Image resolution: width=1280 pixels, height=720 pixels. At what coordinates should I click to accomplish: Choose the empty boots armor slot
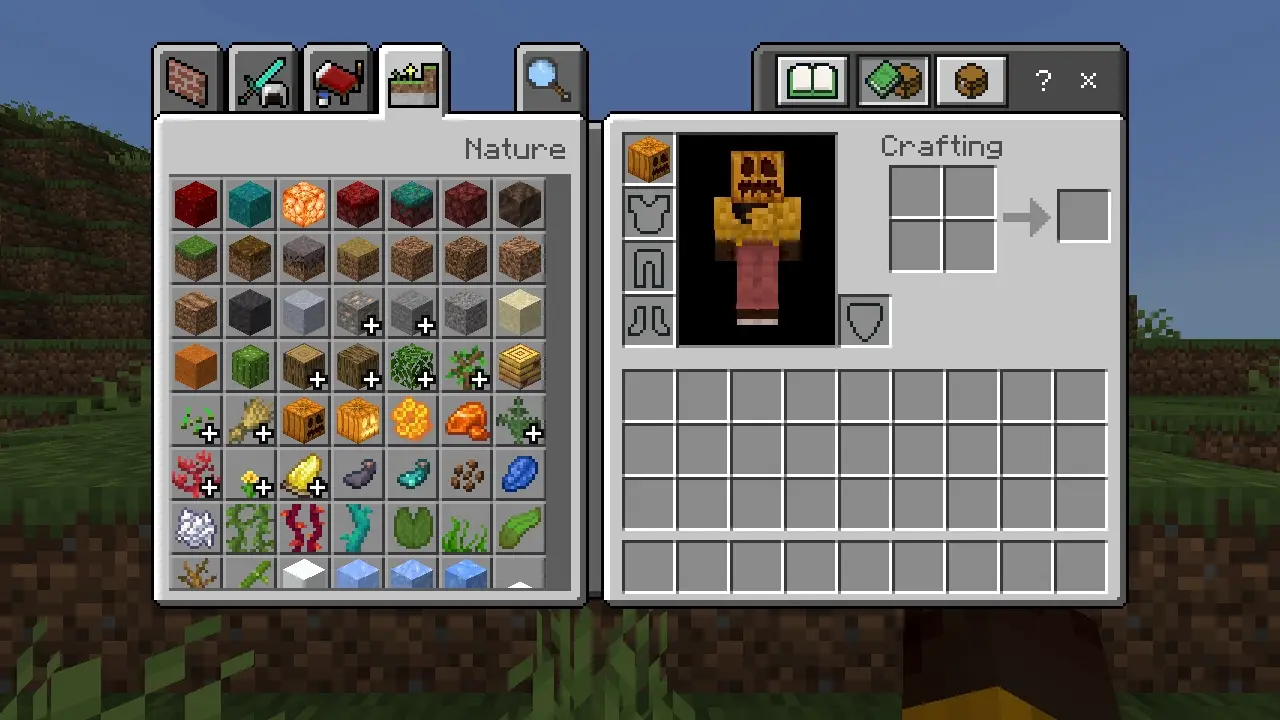click(649, 321)
